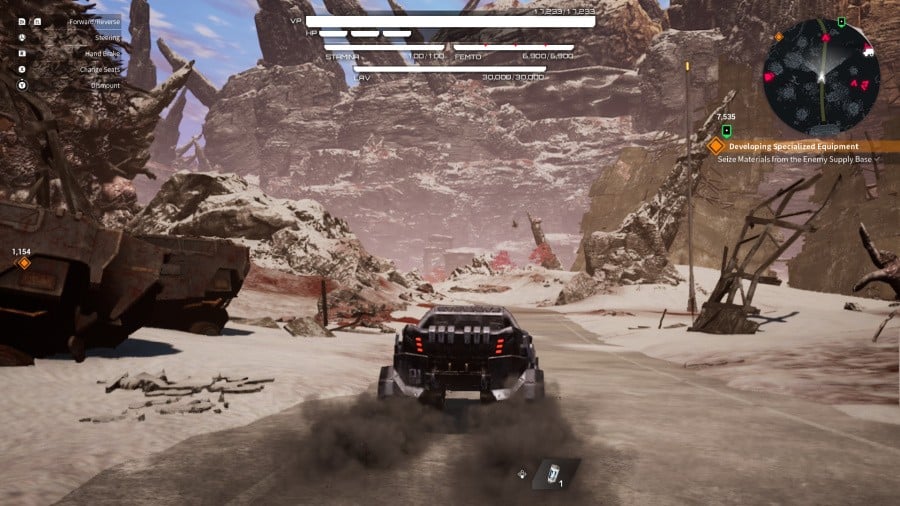Click the orange diamond marker beside the minimap
Viewport: 900px width, 506px height.
point(778,37)
